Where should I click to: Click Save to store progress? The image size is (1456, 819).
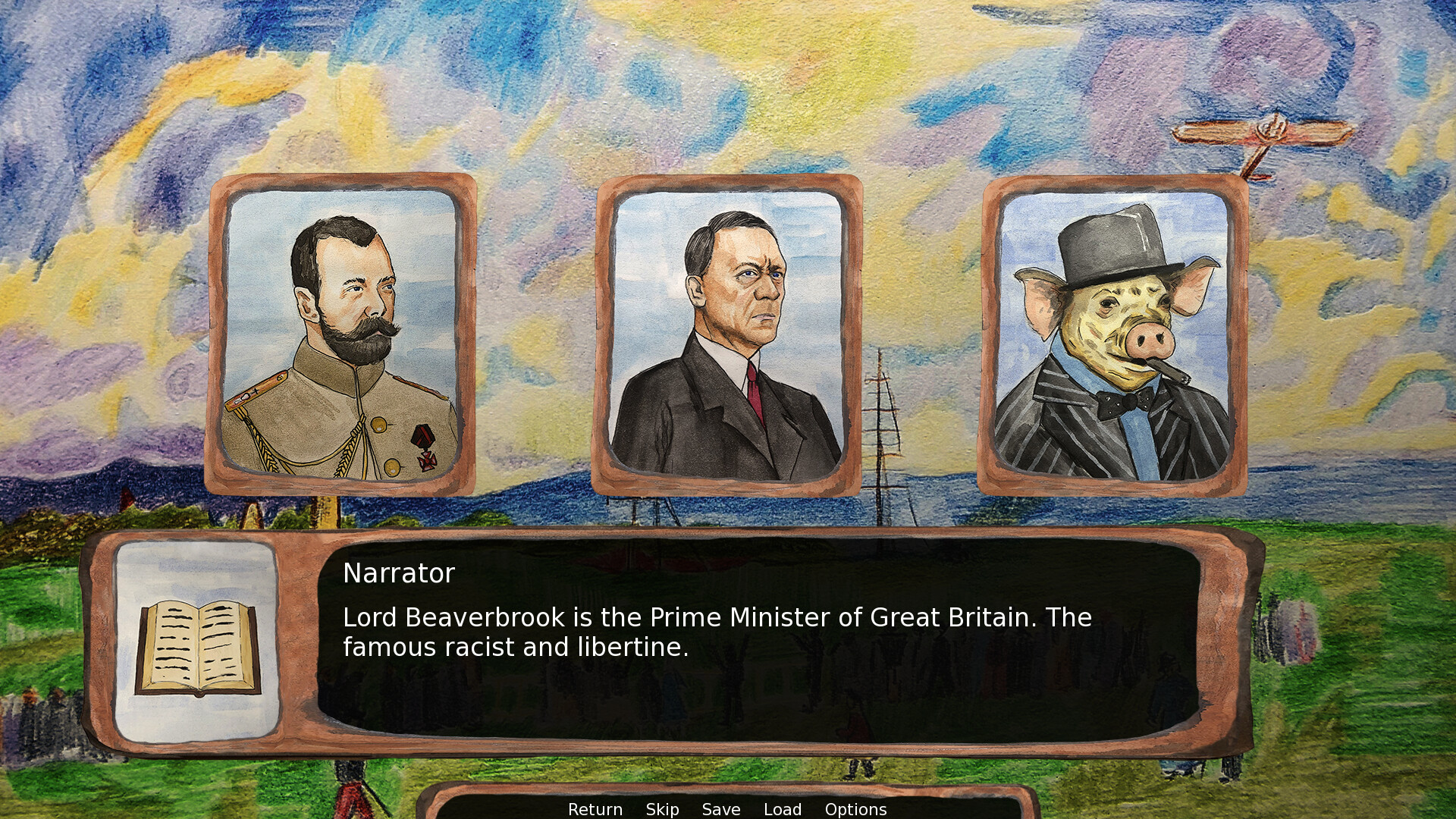(720, 809)
